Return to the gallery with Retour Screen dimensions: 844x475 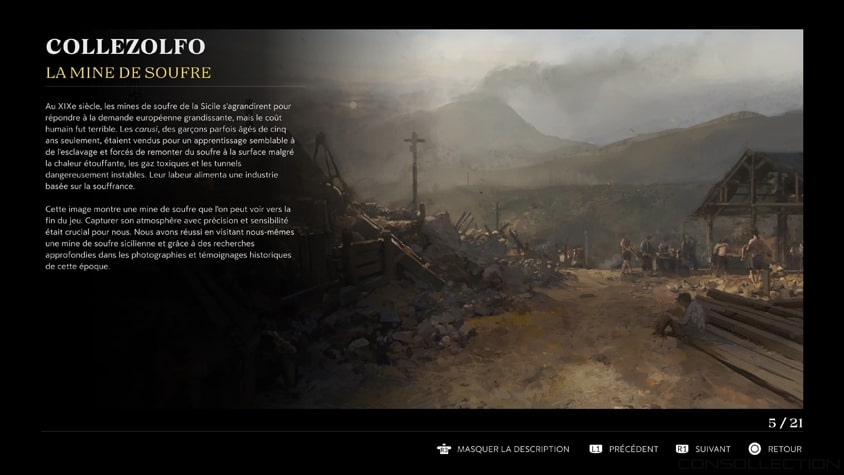pyautogui.click(x=776, y=449)
